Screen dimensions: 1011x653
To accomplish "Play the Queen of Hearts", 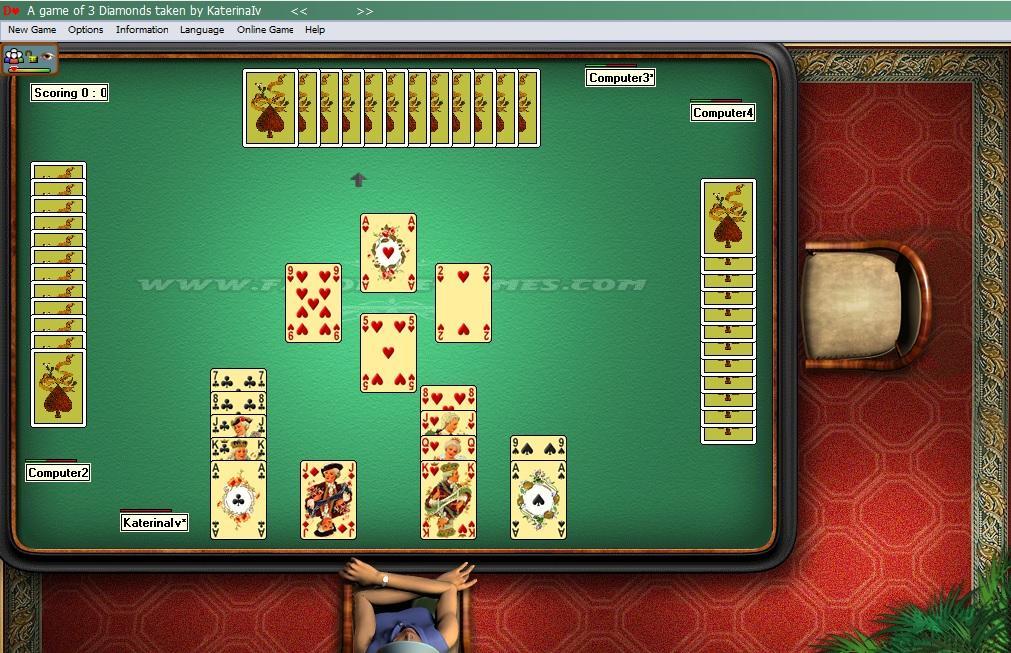I will pos(448,447).
